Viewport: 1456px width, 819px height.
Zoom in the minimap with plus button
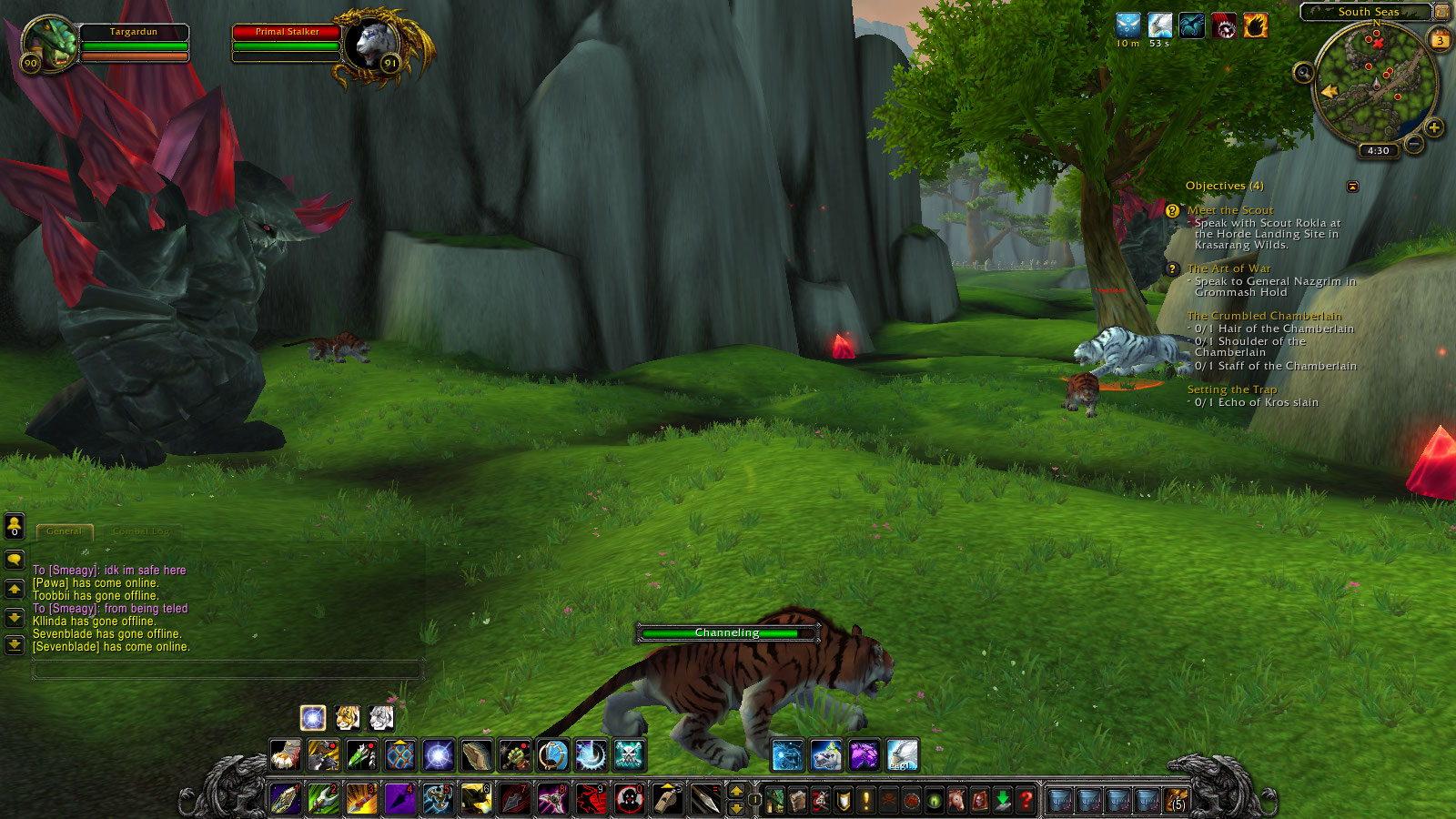[1434, 127]
